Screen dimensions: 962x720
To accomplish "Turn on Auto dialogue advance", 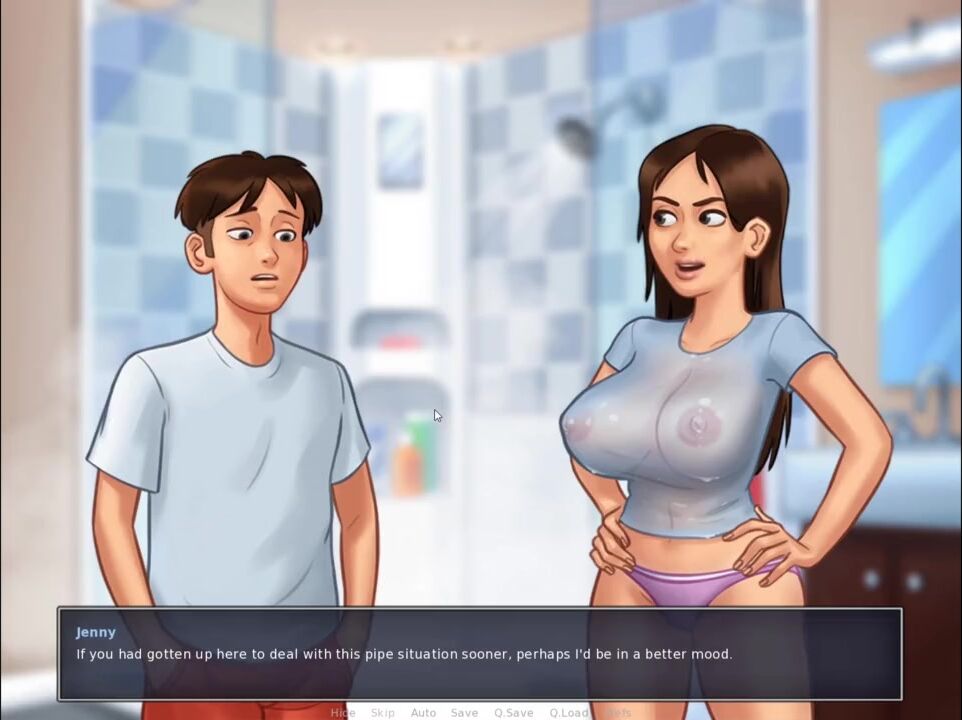I will 423,712.
